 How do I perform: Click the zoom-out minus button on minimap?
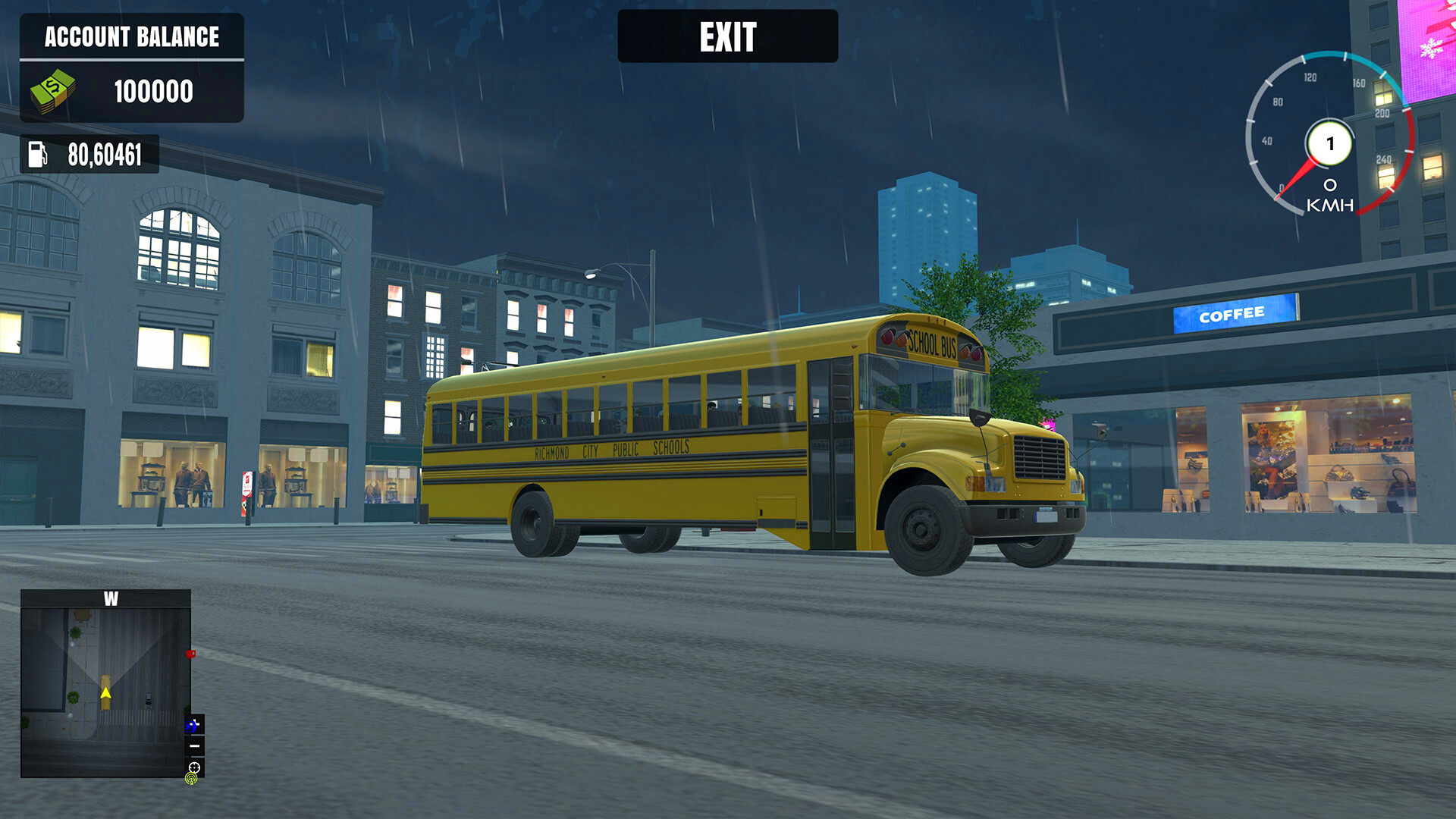[195, 746]
